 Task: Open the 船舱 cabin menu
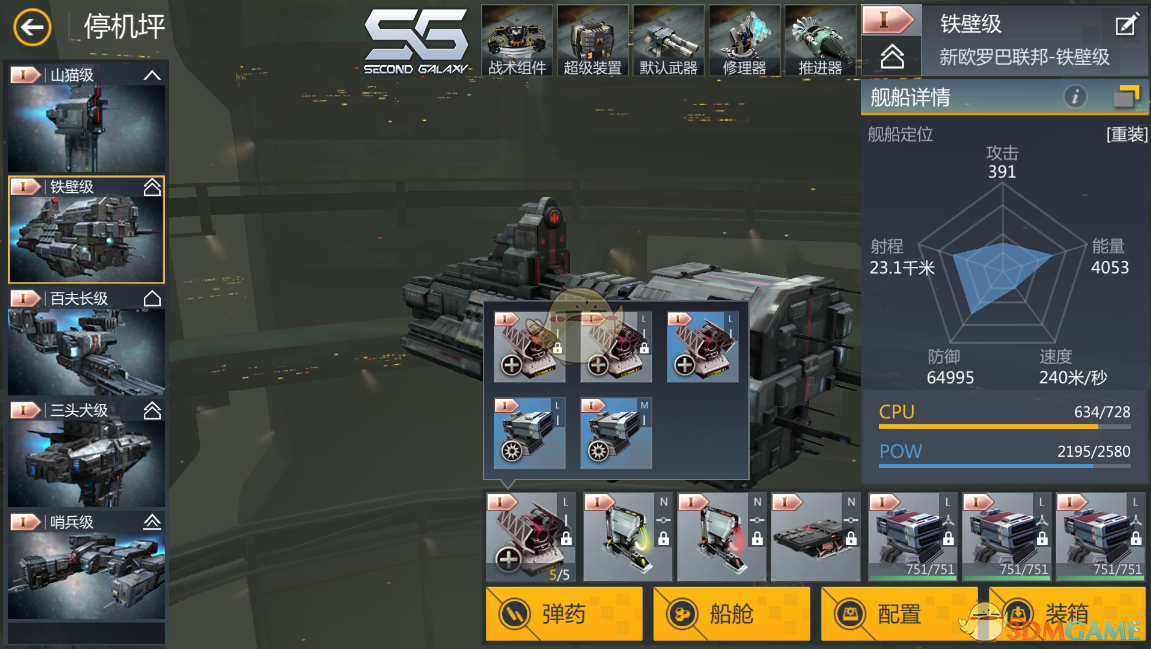(731, 613)
